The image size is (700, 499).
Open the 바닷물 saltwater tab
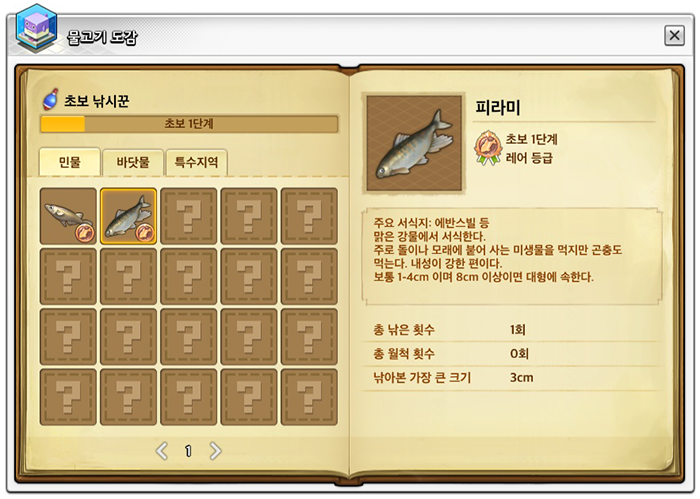[133, 162]
